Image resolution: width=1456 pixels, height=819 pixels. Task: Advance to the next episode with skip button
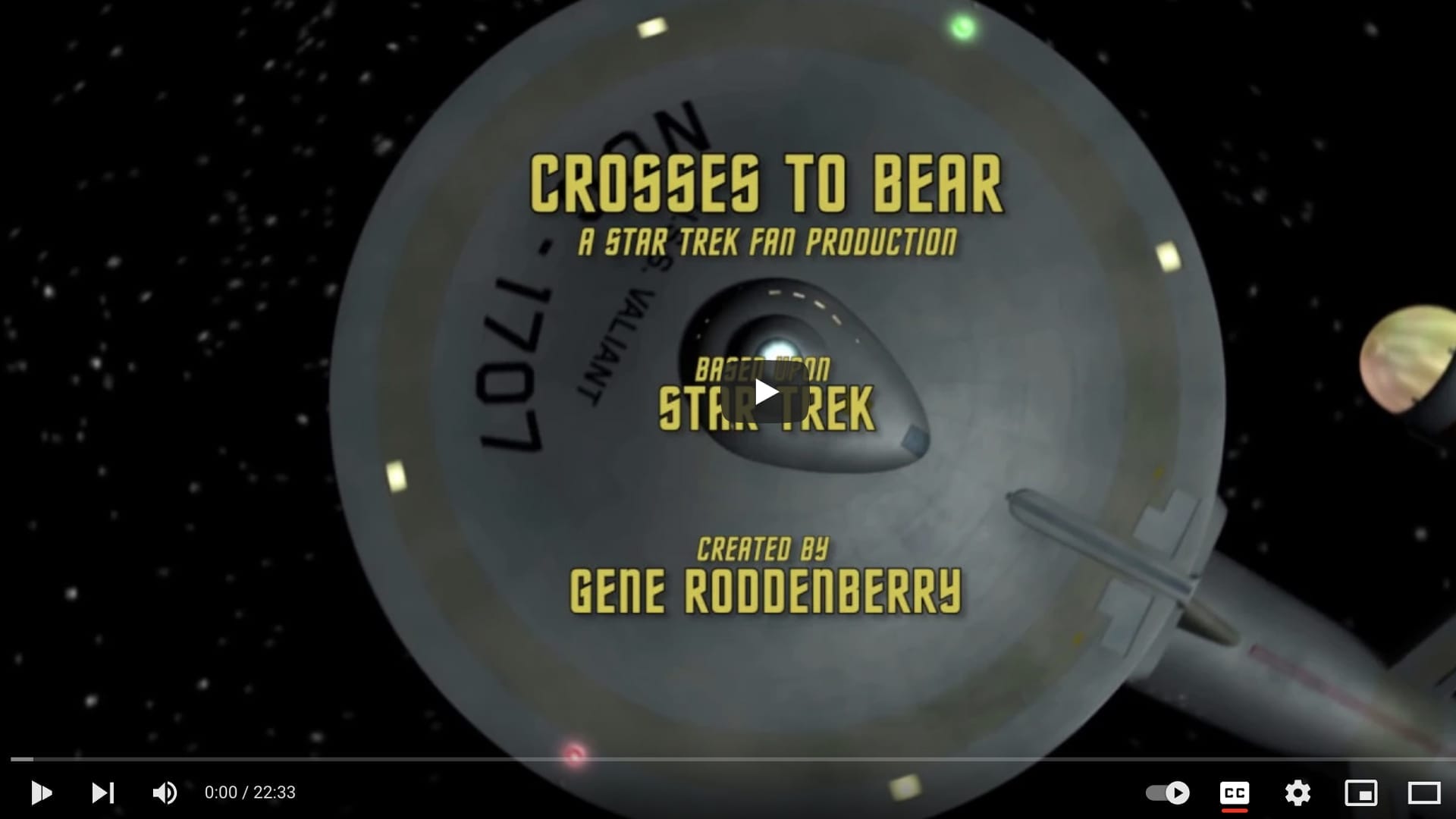[x=104, y=793]
